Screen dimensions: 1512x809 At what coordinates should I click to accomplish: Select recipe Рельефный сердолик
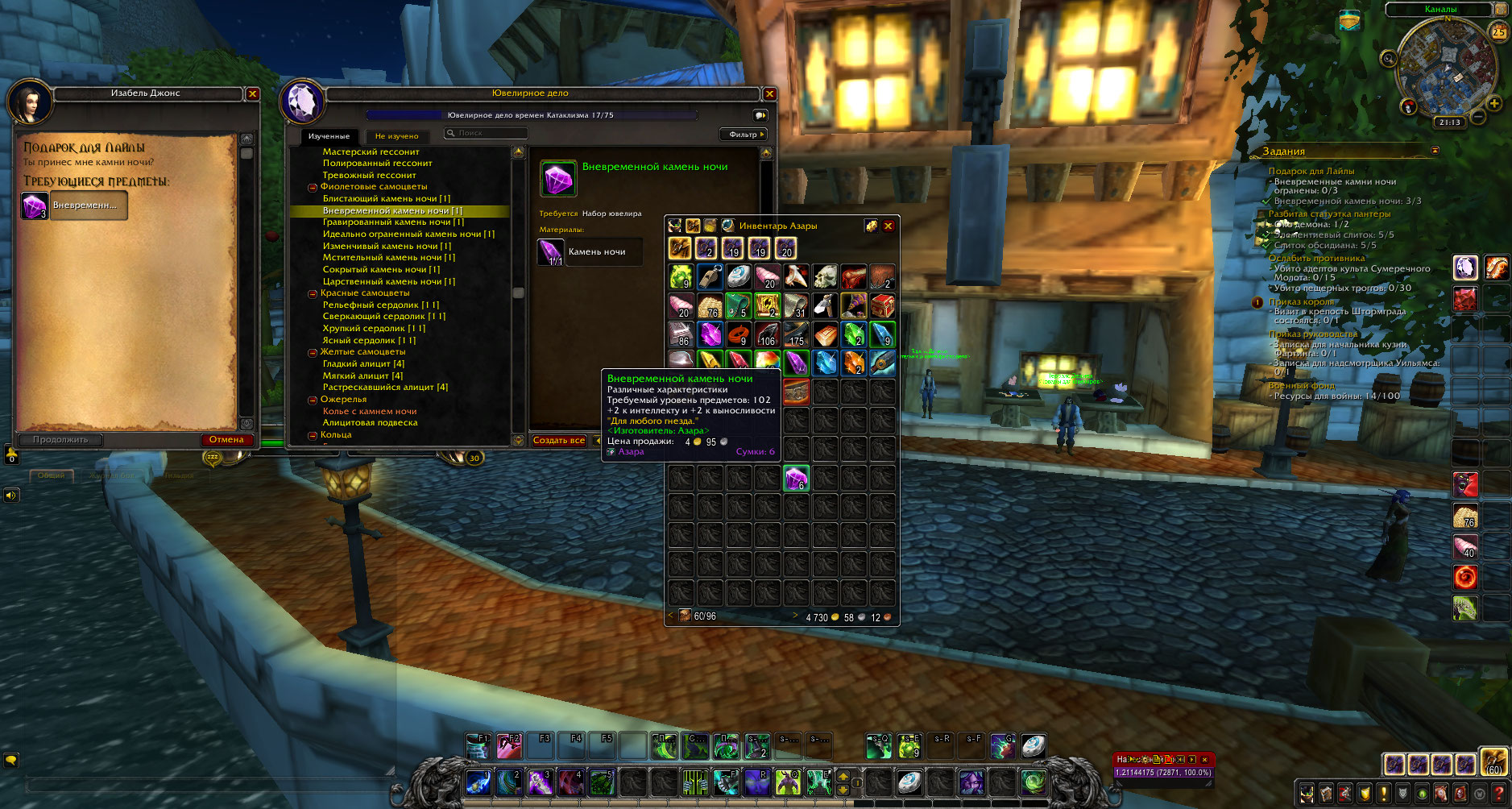380,305
